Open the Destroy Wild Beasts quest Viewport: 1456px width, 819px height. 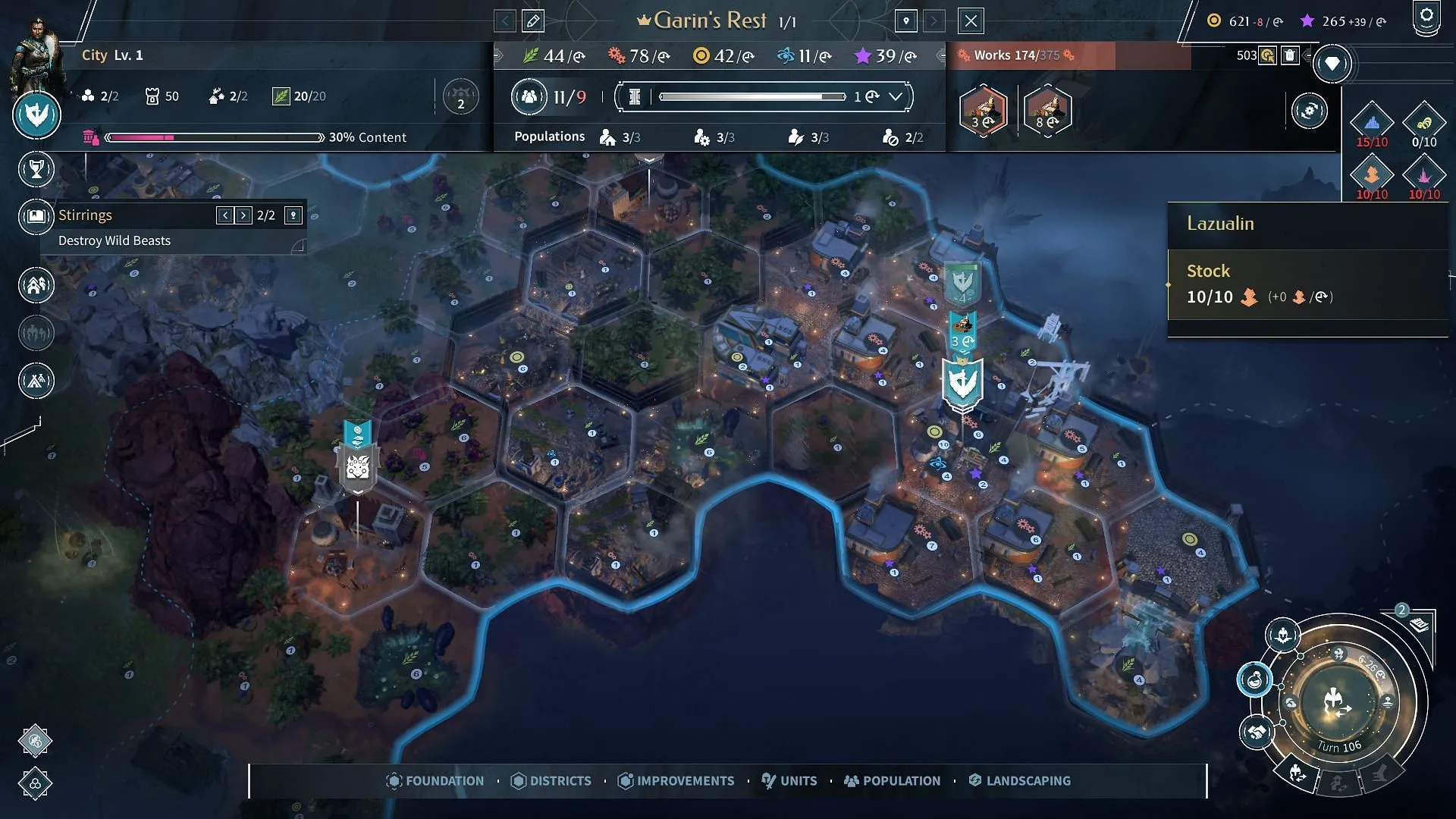point(115,240)
